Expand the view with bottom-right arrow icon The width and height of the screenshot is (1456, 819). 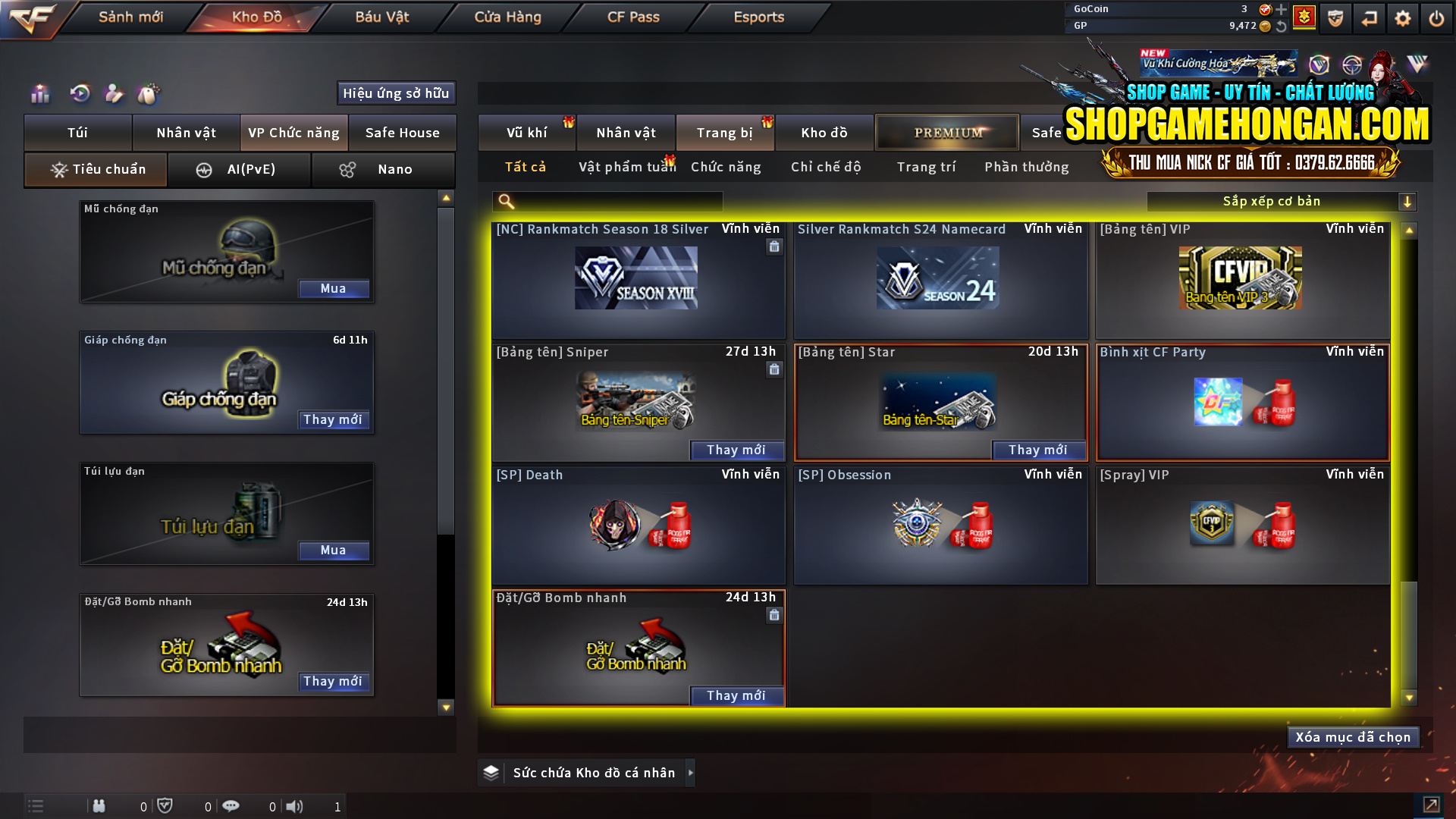1433,806
